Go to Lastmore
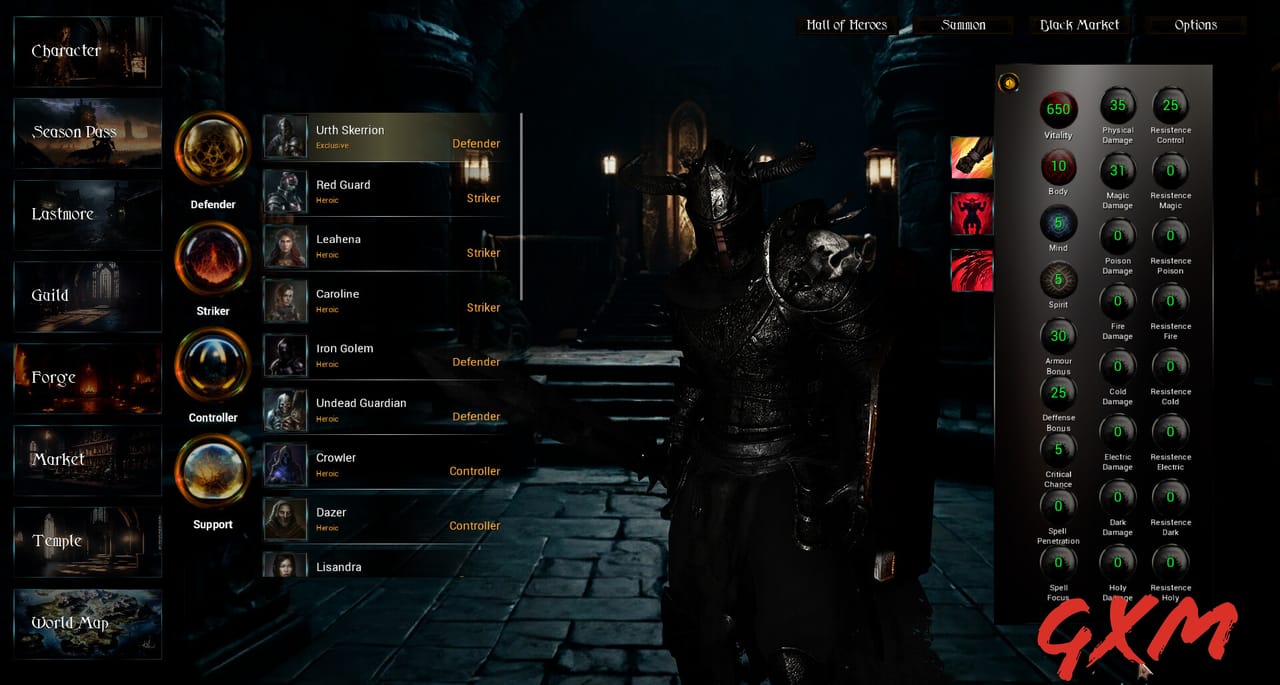 [88, 215]
